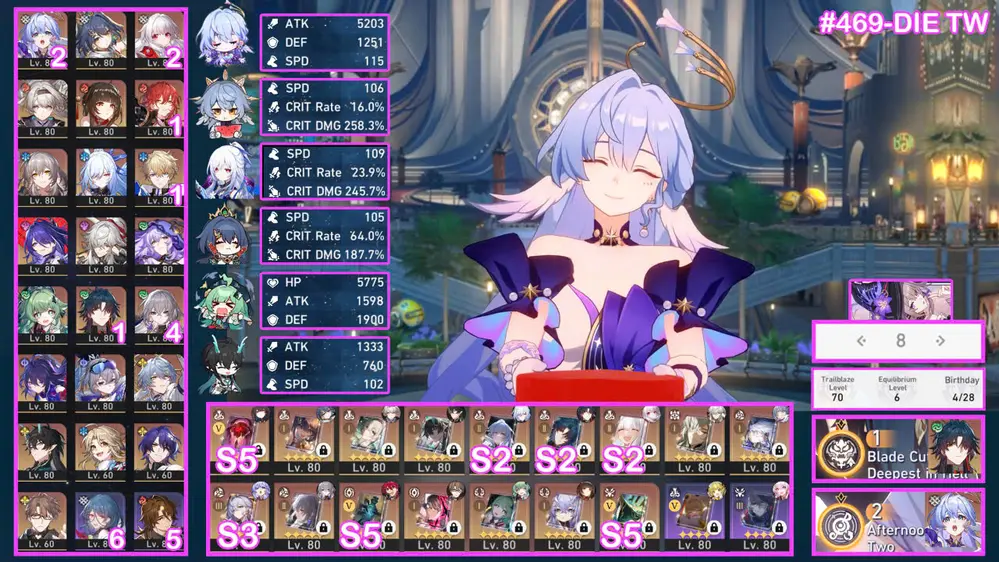Viewport: 999px width, 562px height.
Task: Select the Lv. 60 brown-haired glasses character portrait
Action: (42, 518)
